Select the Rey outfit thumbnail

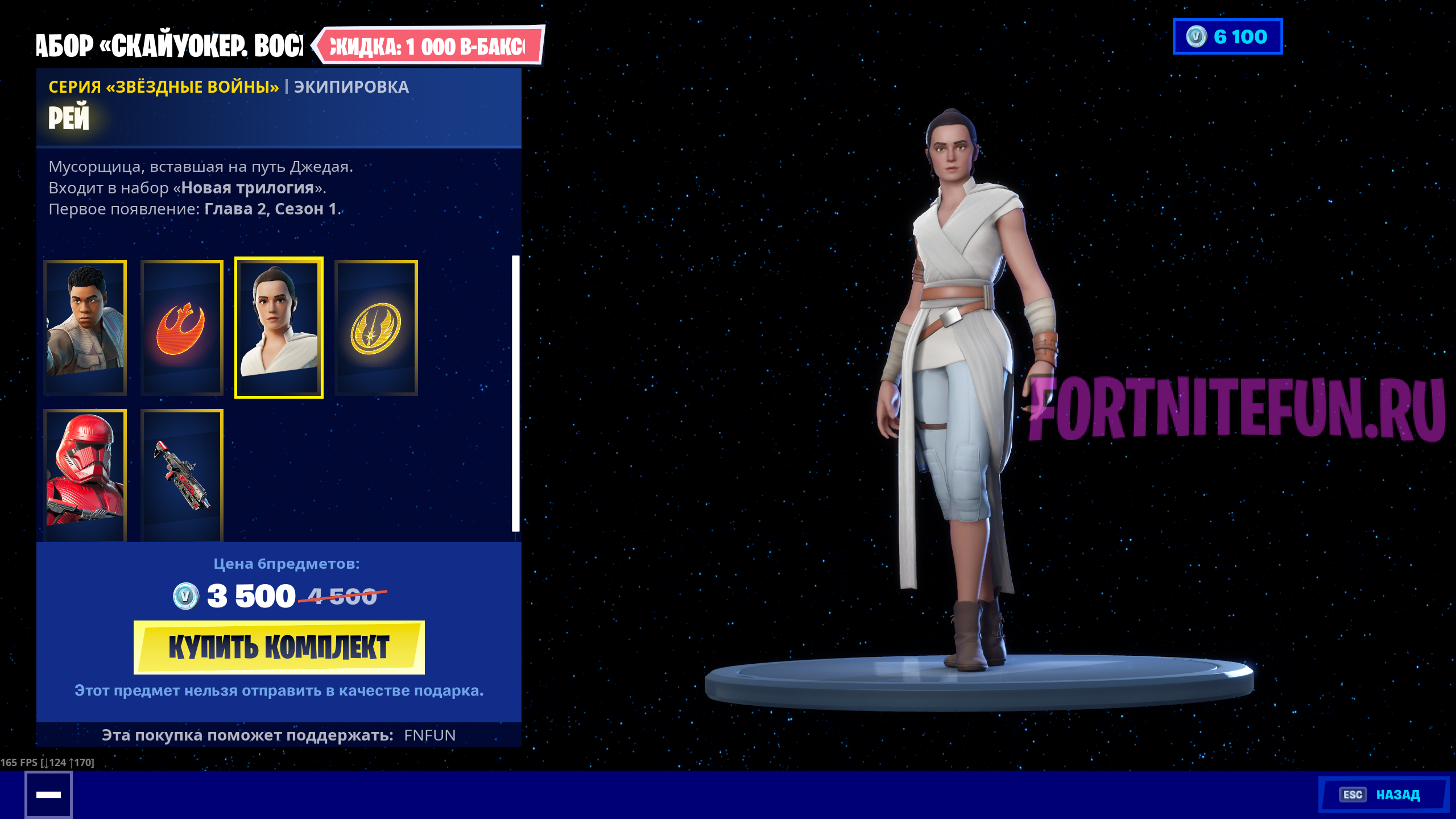point(279,327)
